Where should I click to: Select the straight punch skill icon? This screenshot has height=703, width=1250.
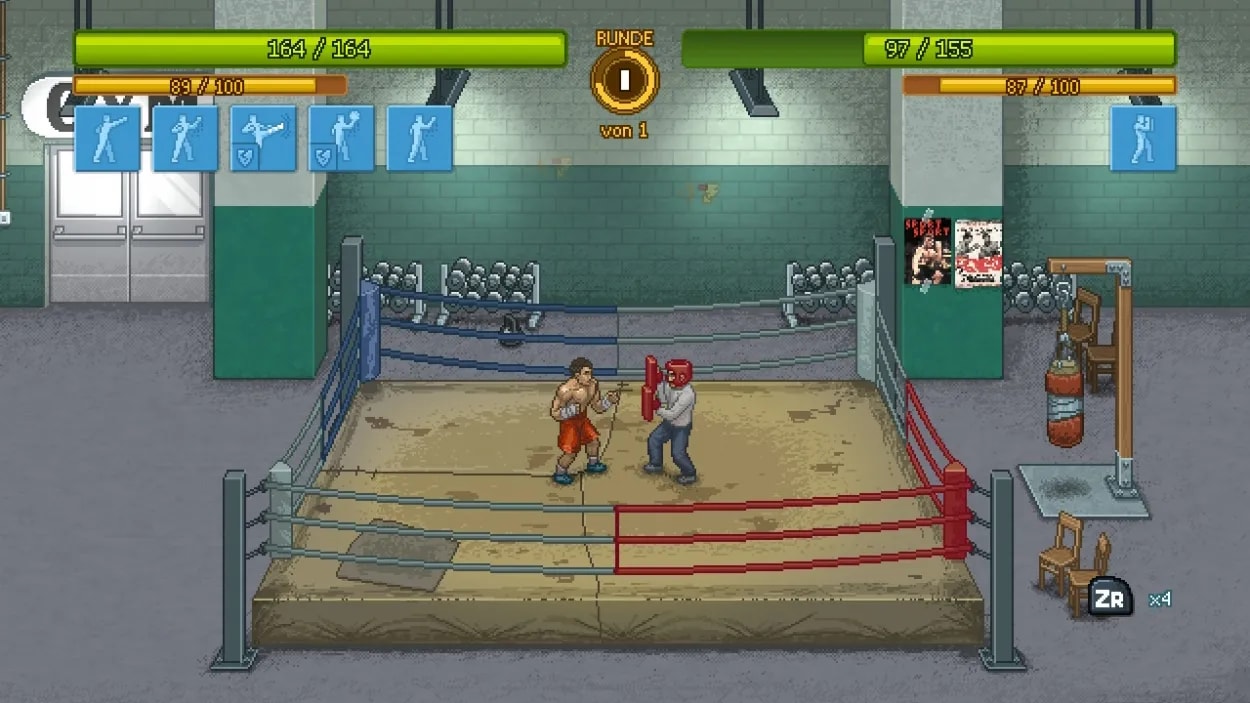pyautogui.click(x=107, y=138)
